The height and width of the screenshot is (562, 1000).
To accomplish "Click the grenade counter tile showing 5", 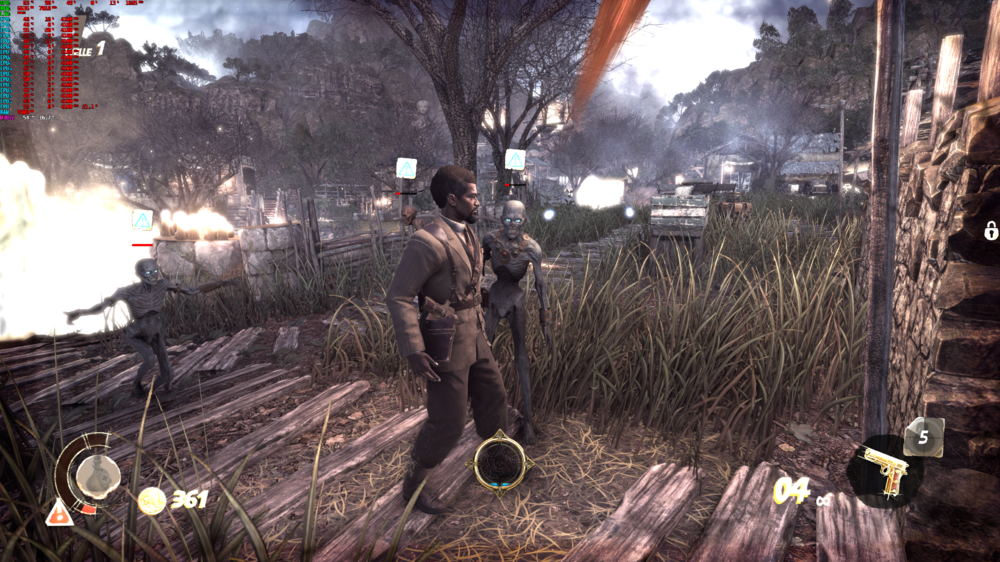I will click(924, 436).
